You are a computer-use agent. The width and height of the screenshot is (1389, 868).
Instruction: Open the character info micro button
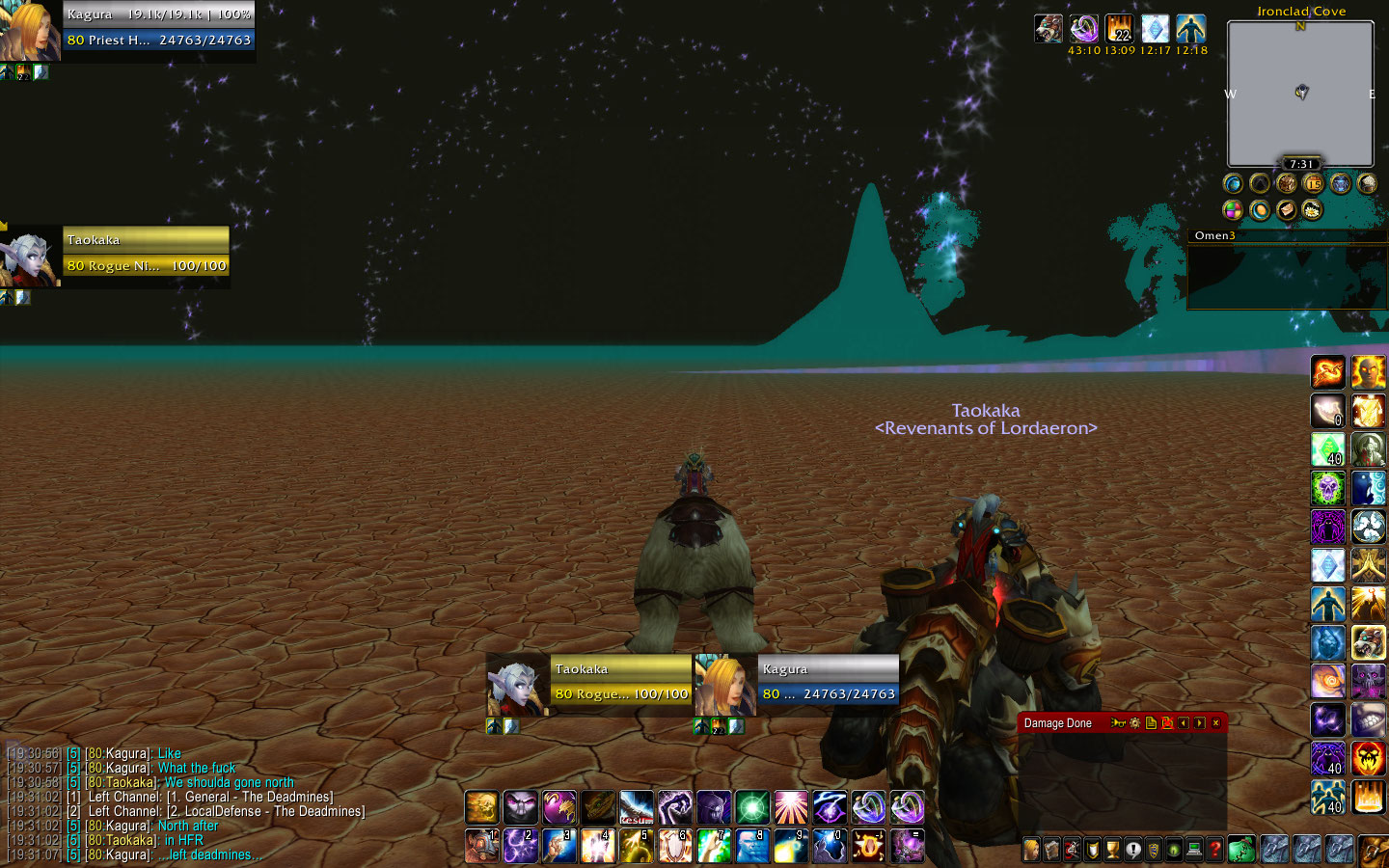click(1031, 850)
